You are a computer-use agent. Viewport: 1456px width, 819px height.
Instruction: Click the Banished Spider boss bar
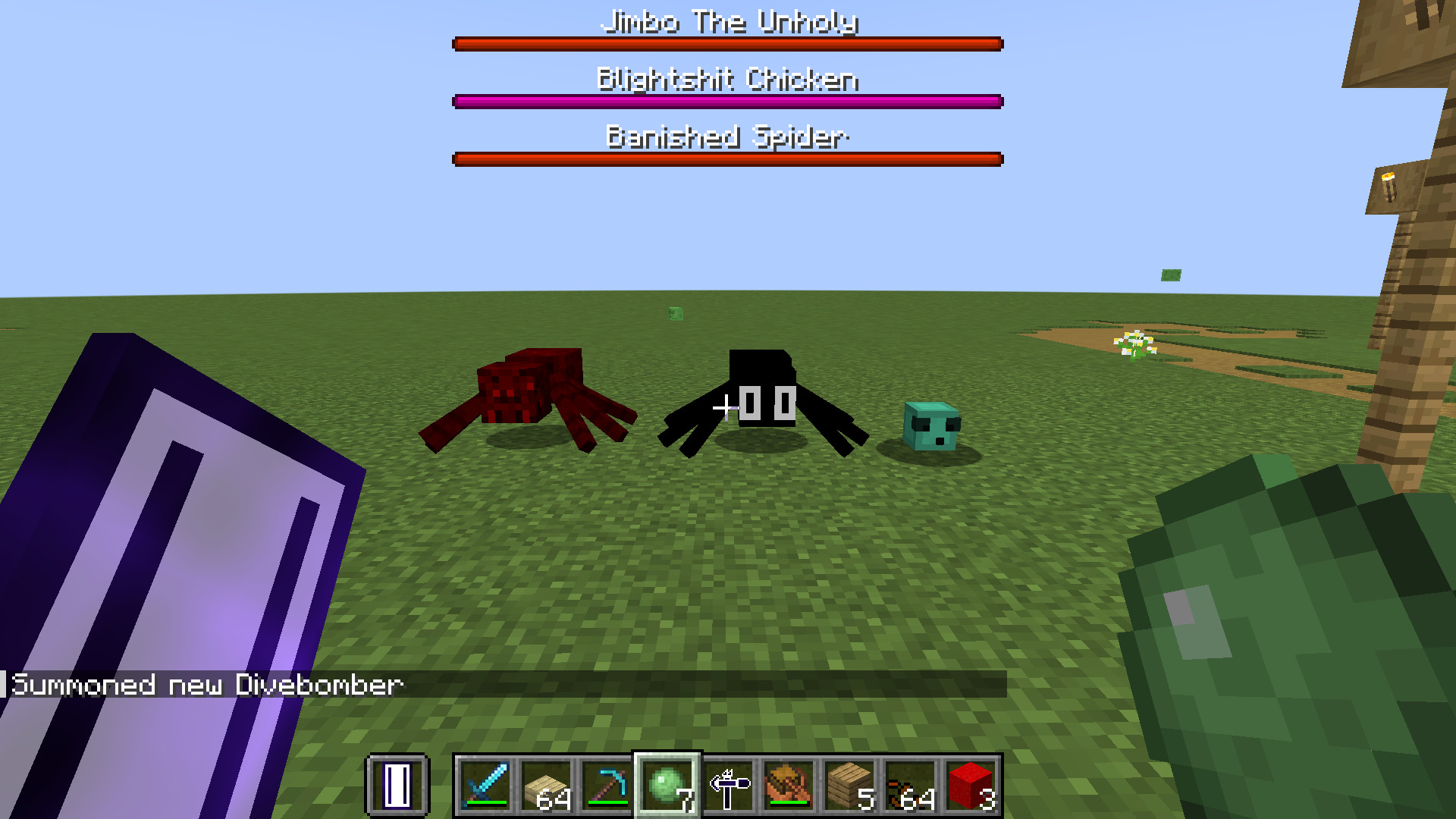click(726, 158)
